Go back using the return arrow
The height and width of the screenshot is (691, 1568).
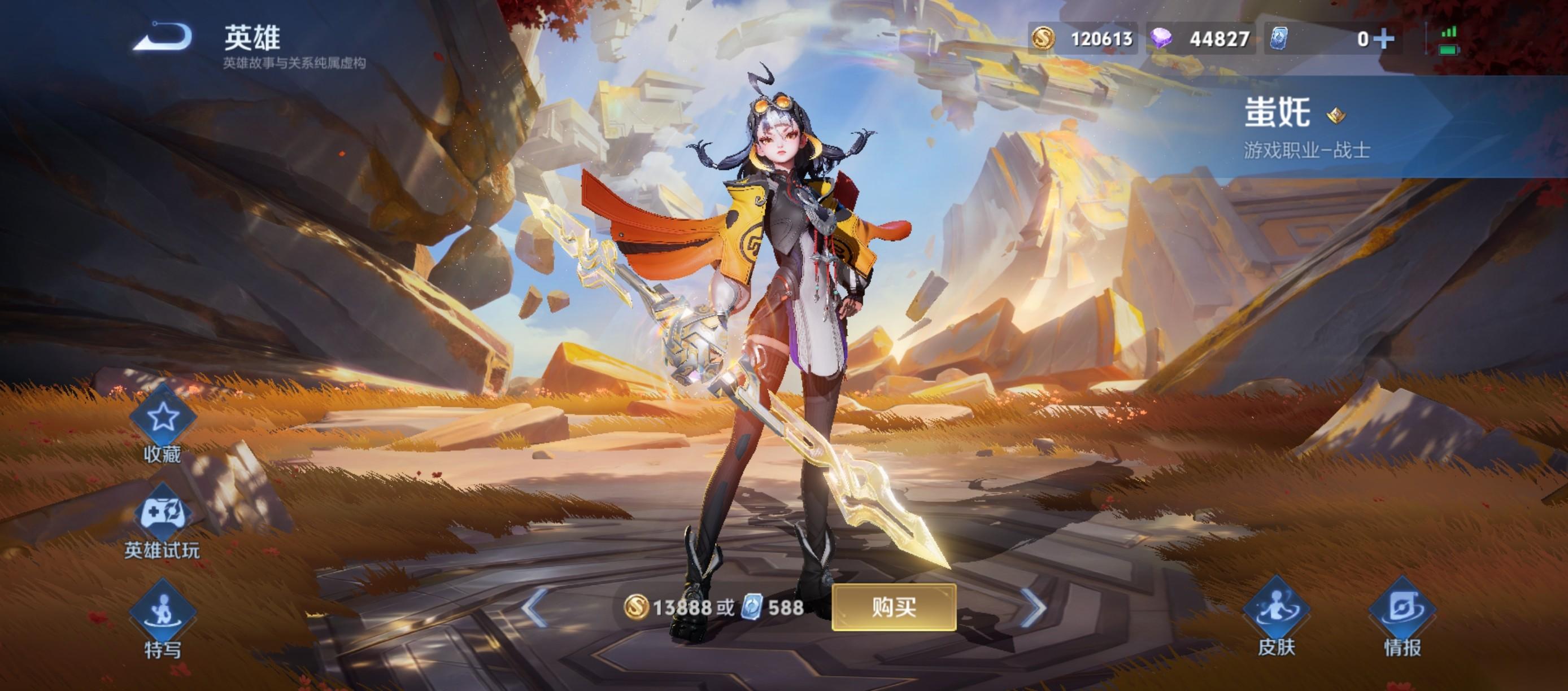(163, 37)
